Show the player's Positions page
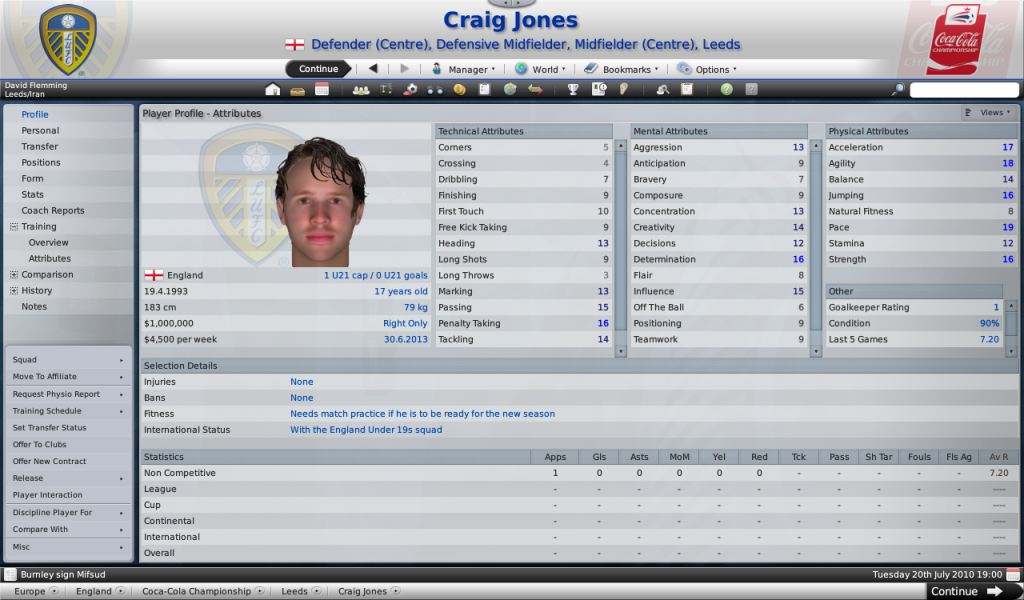 point(41,163)
